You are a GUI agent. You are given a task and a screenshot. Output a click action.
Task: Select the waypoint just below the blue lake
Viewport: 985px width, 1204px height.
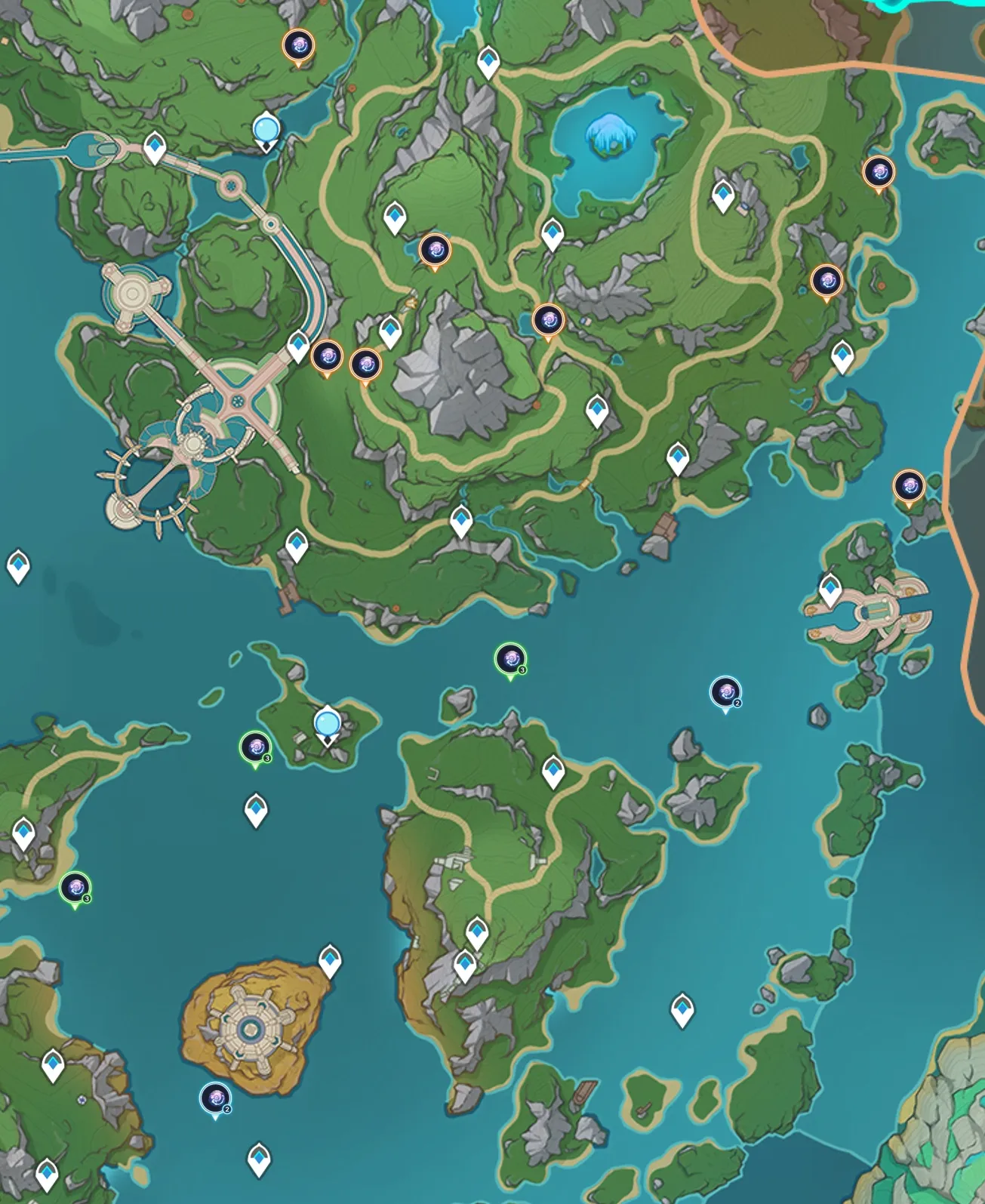point(553,233)
